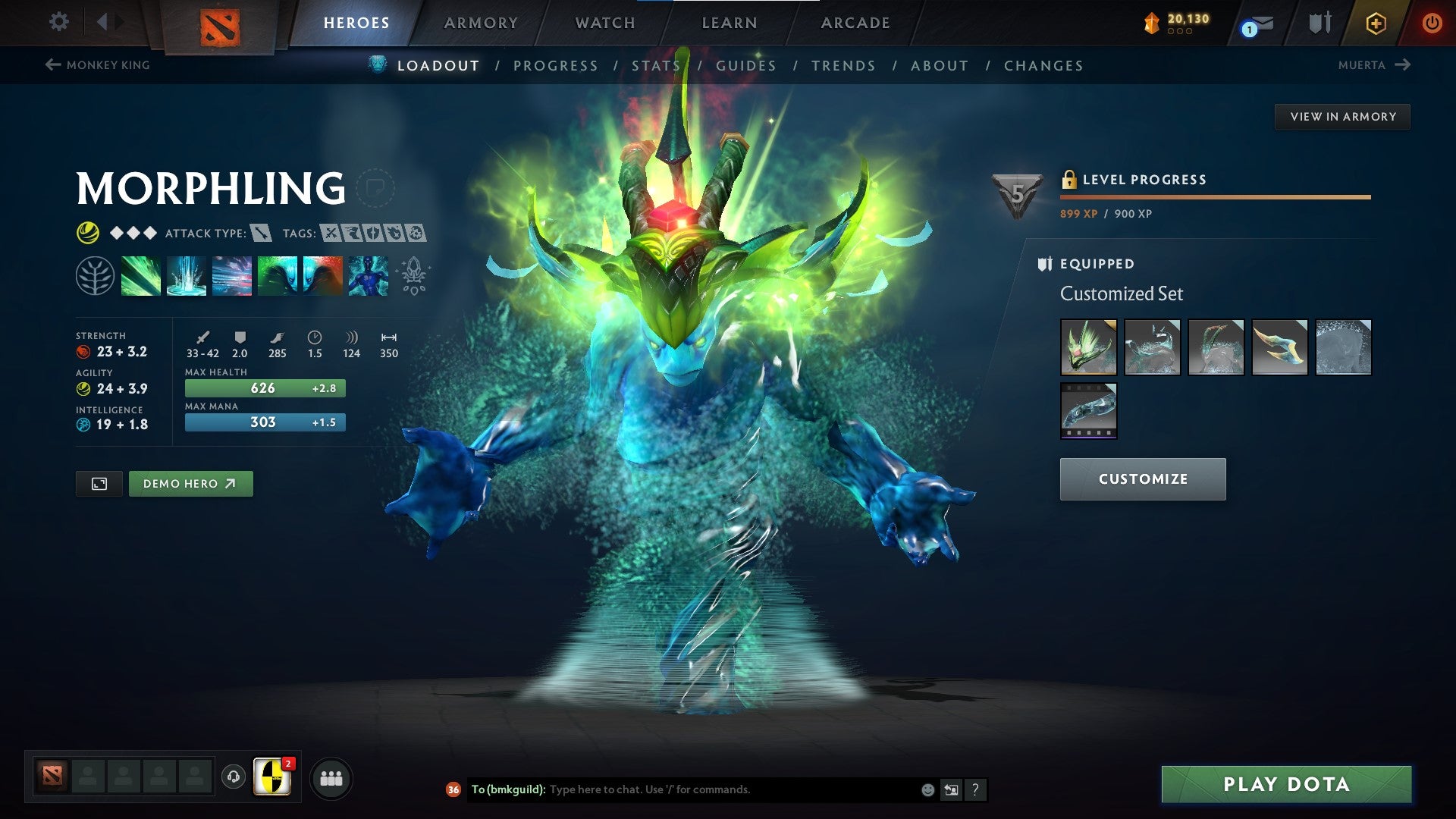The image size is (1456, 819).
Task: Open the settings gear icon
Action: (58, 22)
